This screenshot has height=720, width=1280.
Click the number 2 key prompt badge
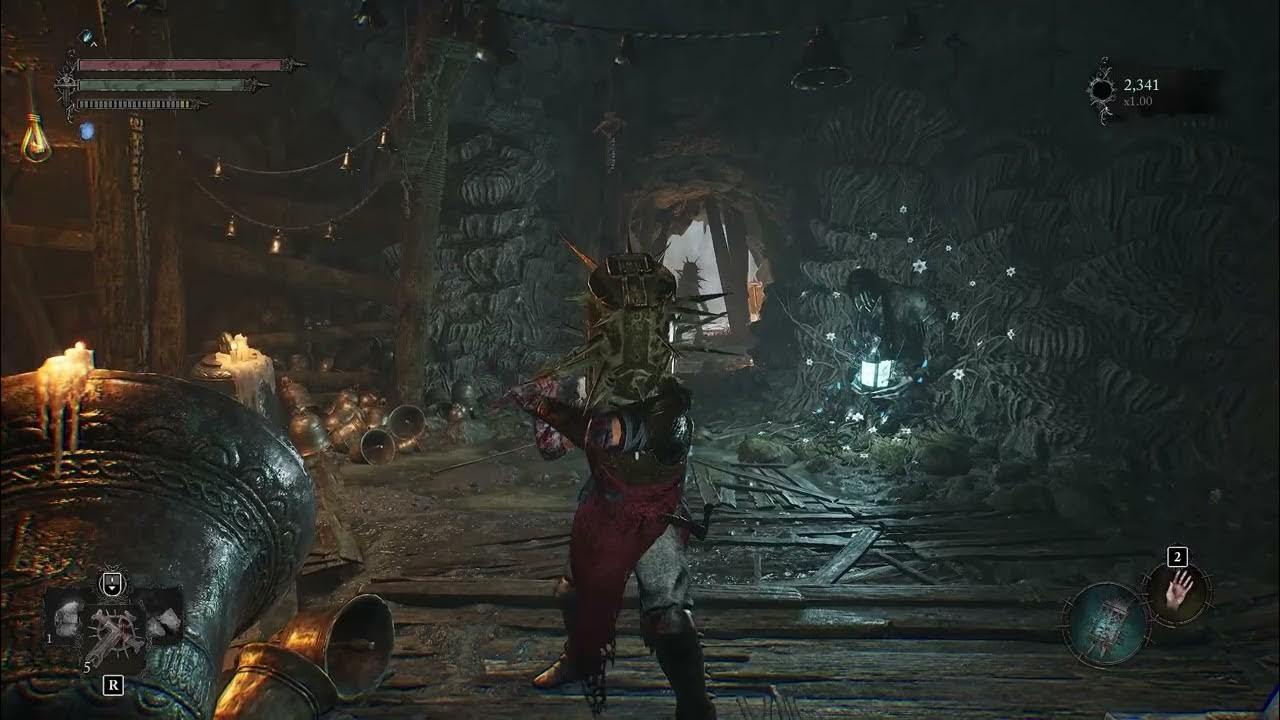pos(1177,557)
